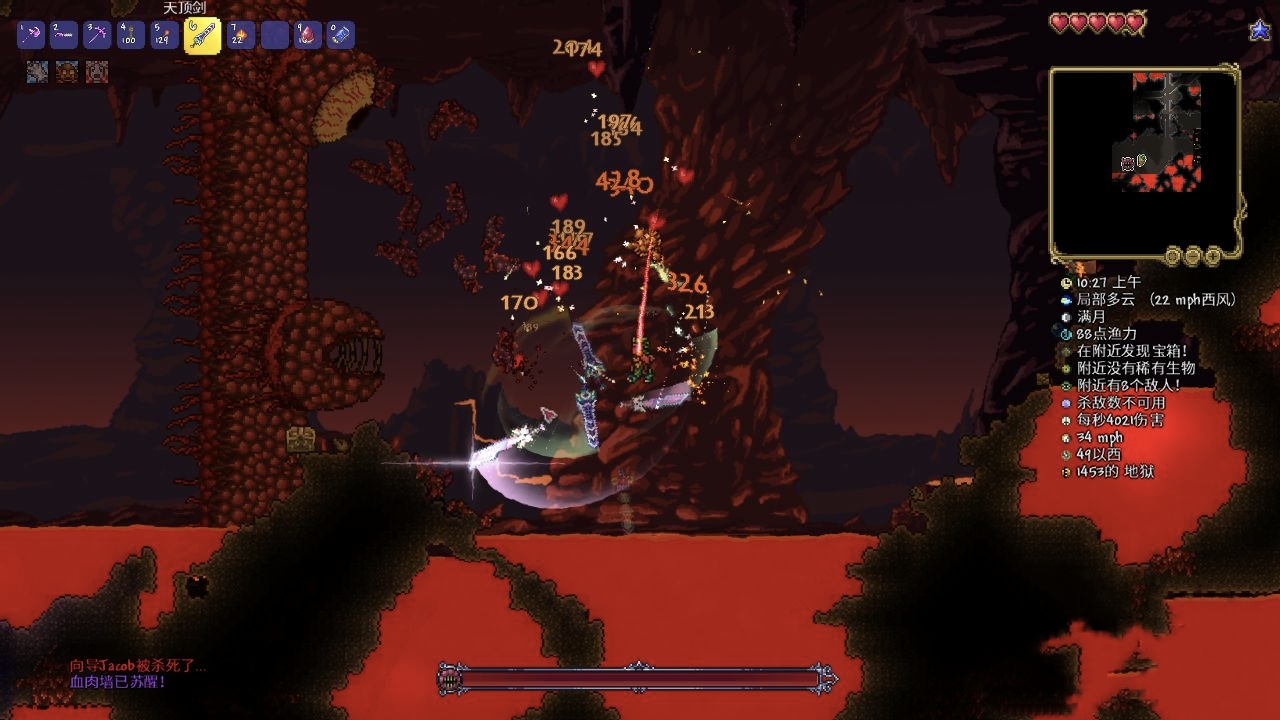Choose the red potion in hotbar slot 9
The image size is (1280, 720).
308,36
